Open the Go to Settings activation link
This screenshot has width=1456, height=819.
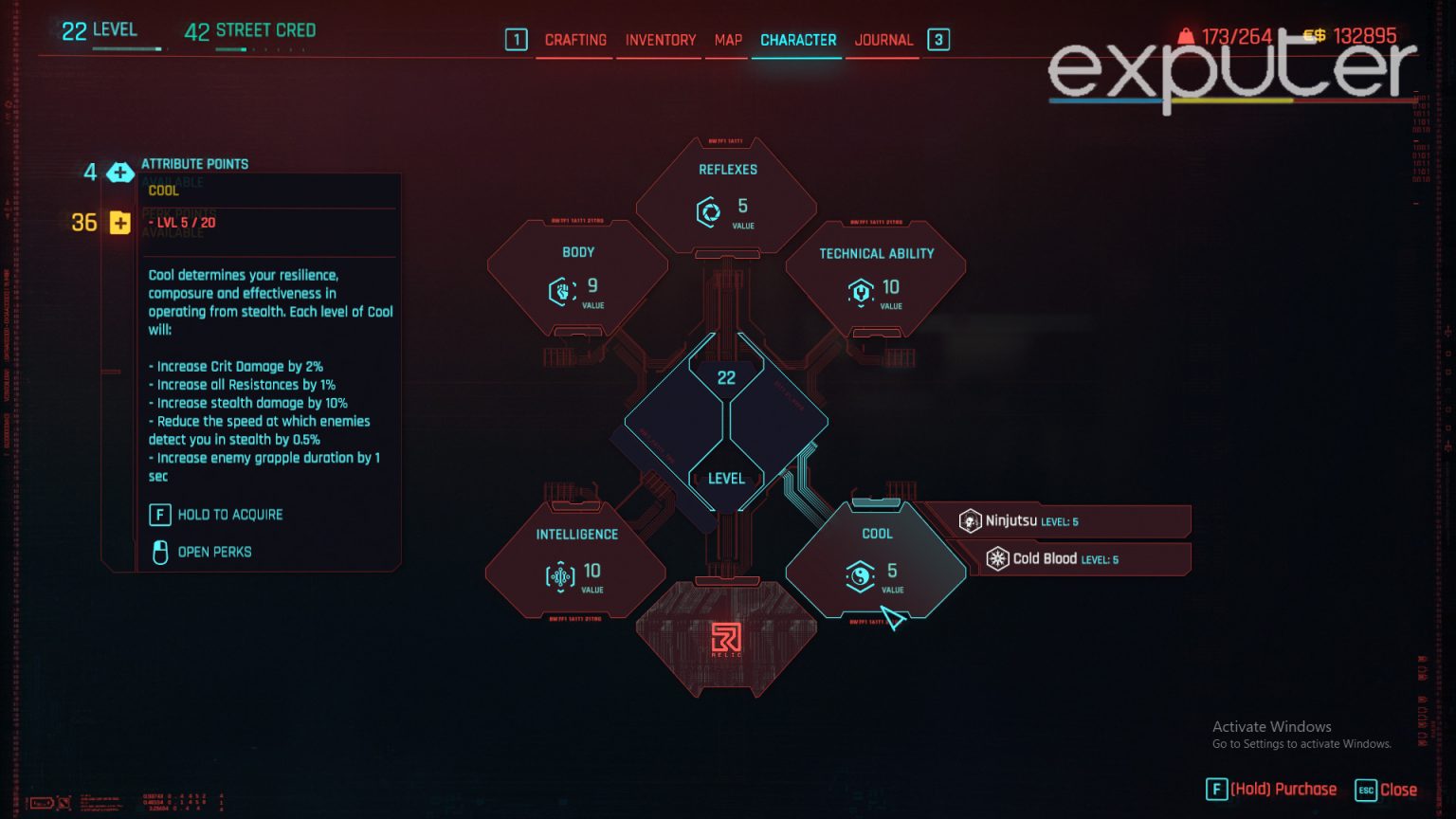pos(1302,744)
